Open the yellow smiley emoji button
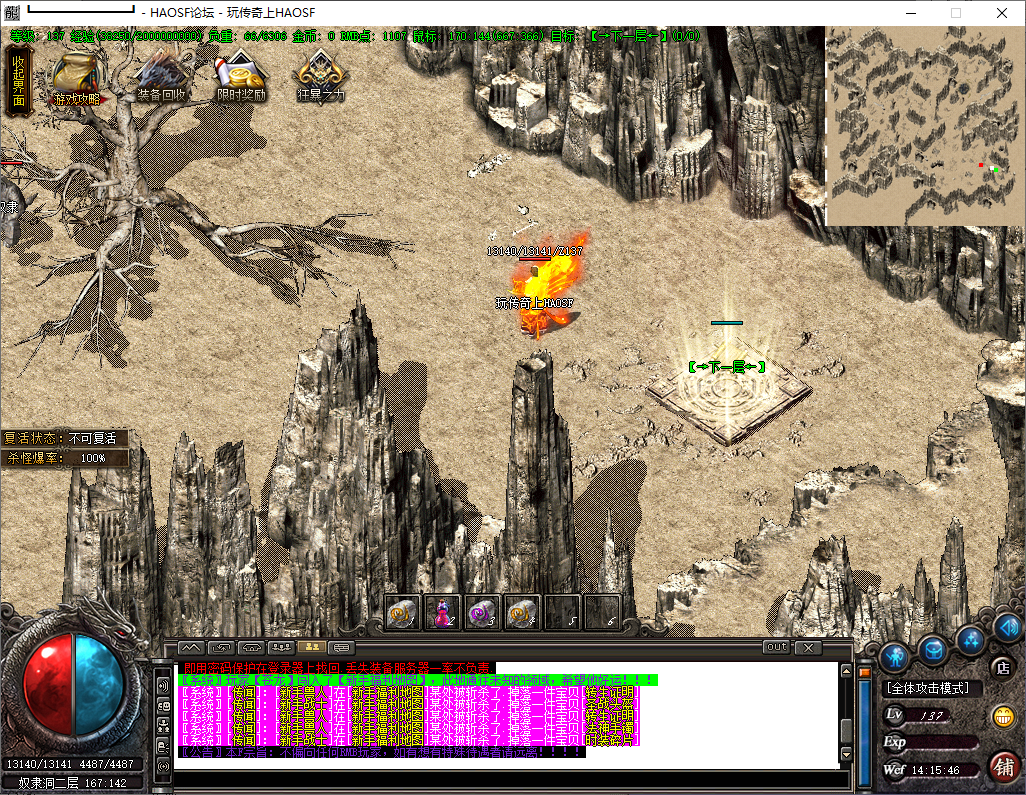The height and width of the screenshot is (795, 1026). click(x=1002, y=716)
